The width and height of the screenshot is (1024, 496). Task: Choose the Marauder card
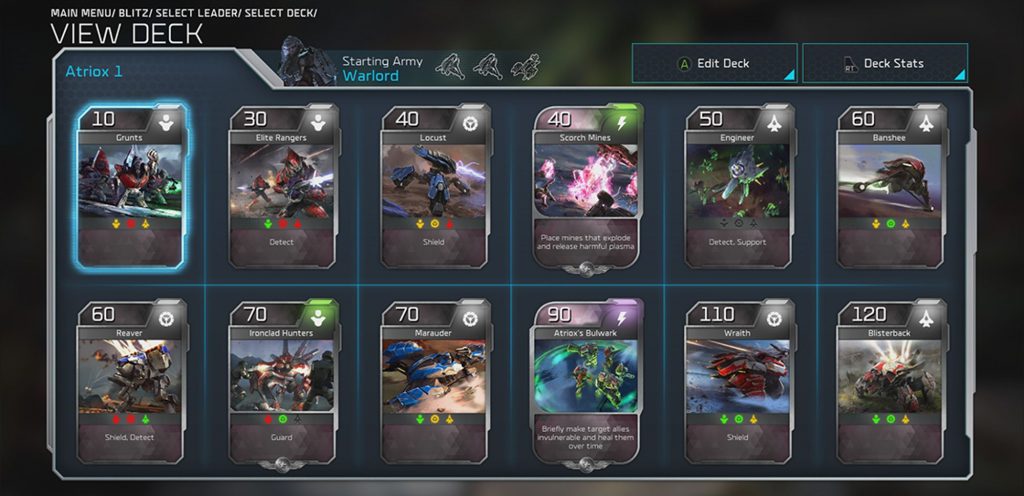[x=435, y=380]
